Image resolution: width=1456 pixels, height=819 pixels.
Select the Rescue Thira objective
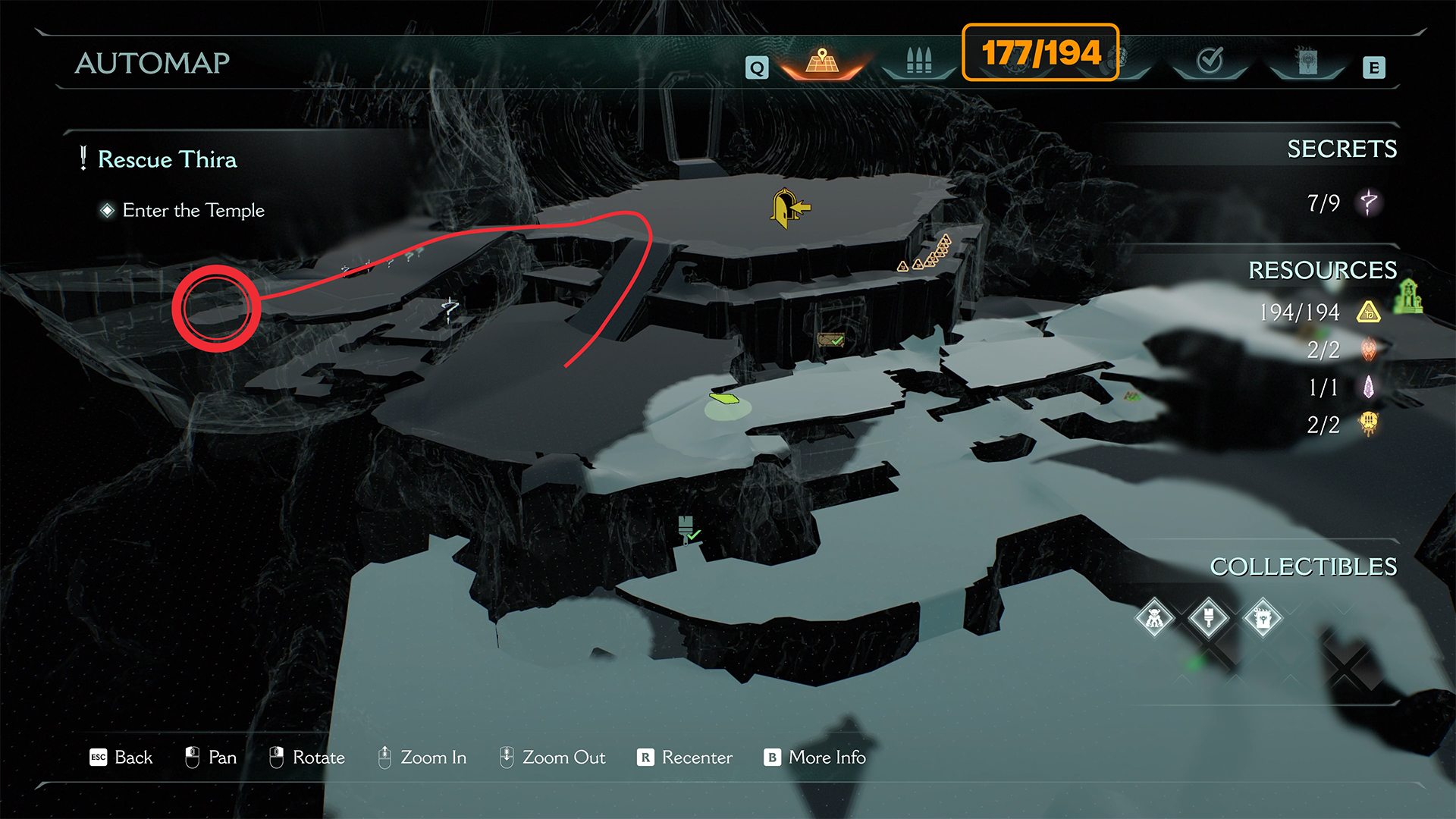(x=167, y=159)
